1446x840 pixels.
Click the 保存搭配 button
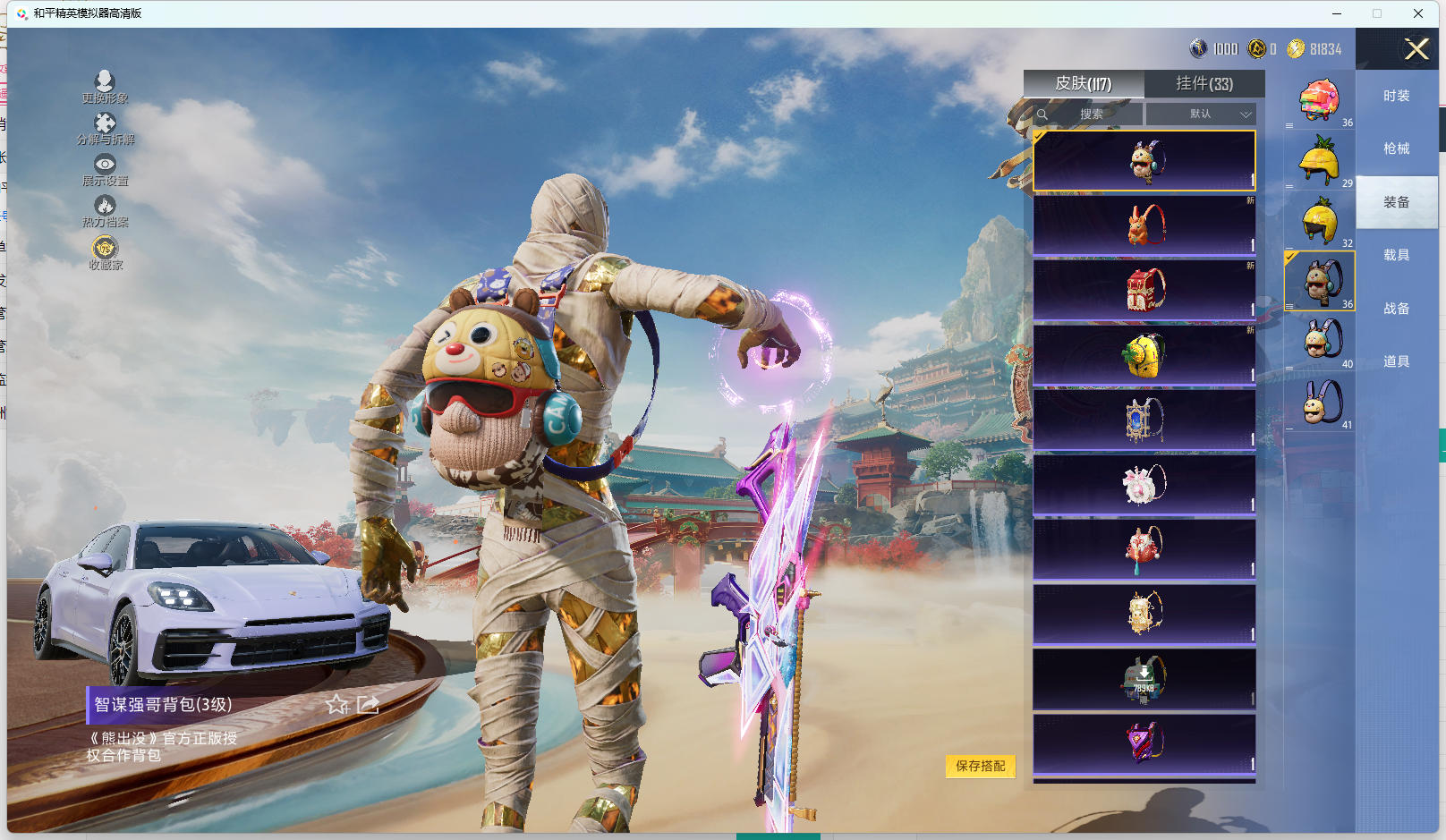tap(981, 766)
